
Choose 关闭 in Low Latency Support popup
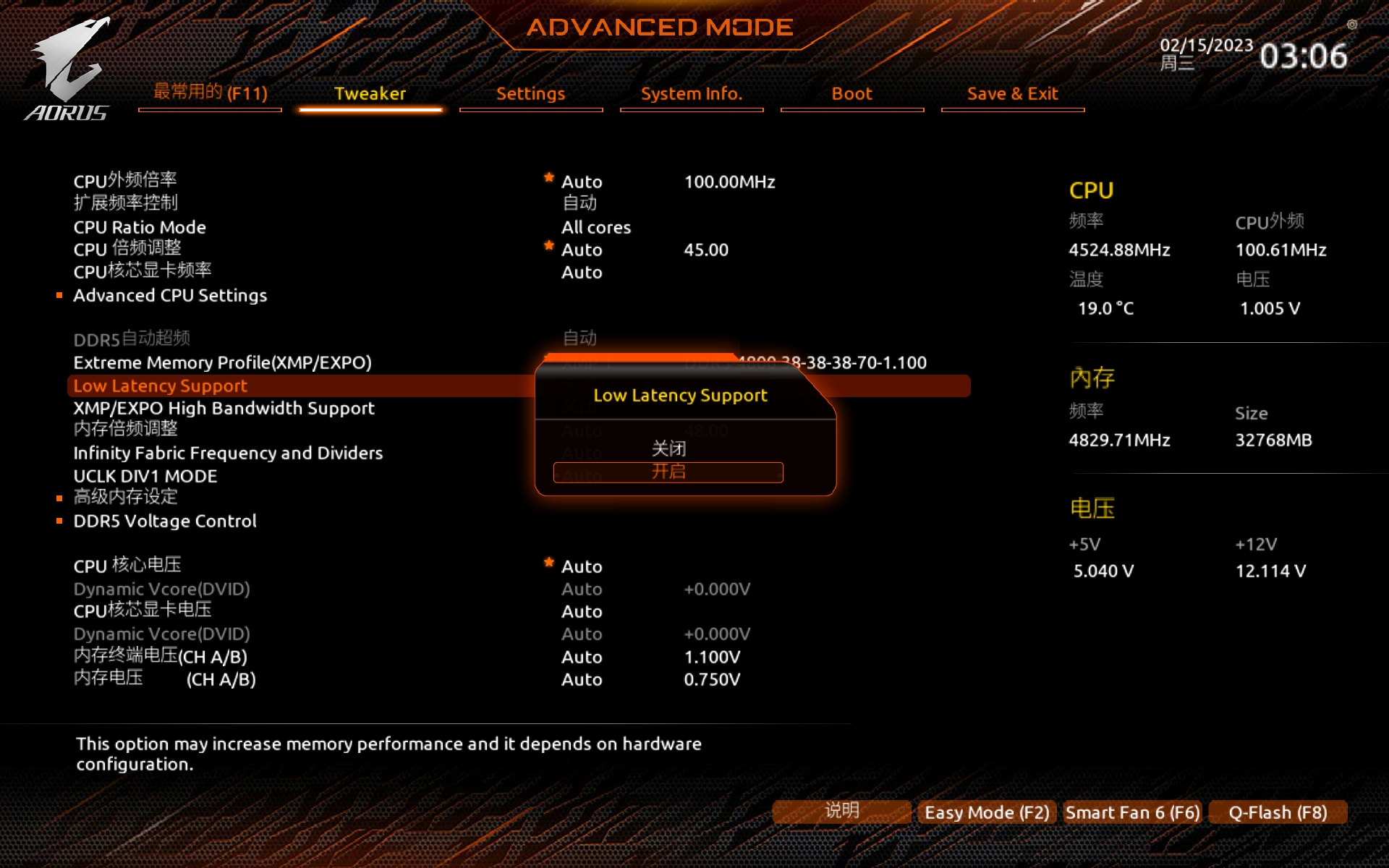coord(668,448)
